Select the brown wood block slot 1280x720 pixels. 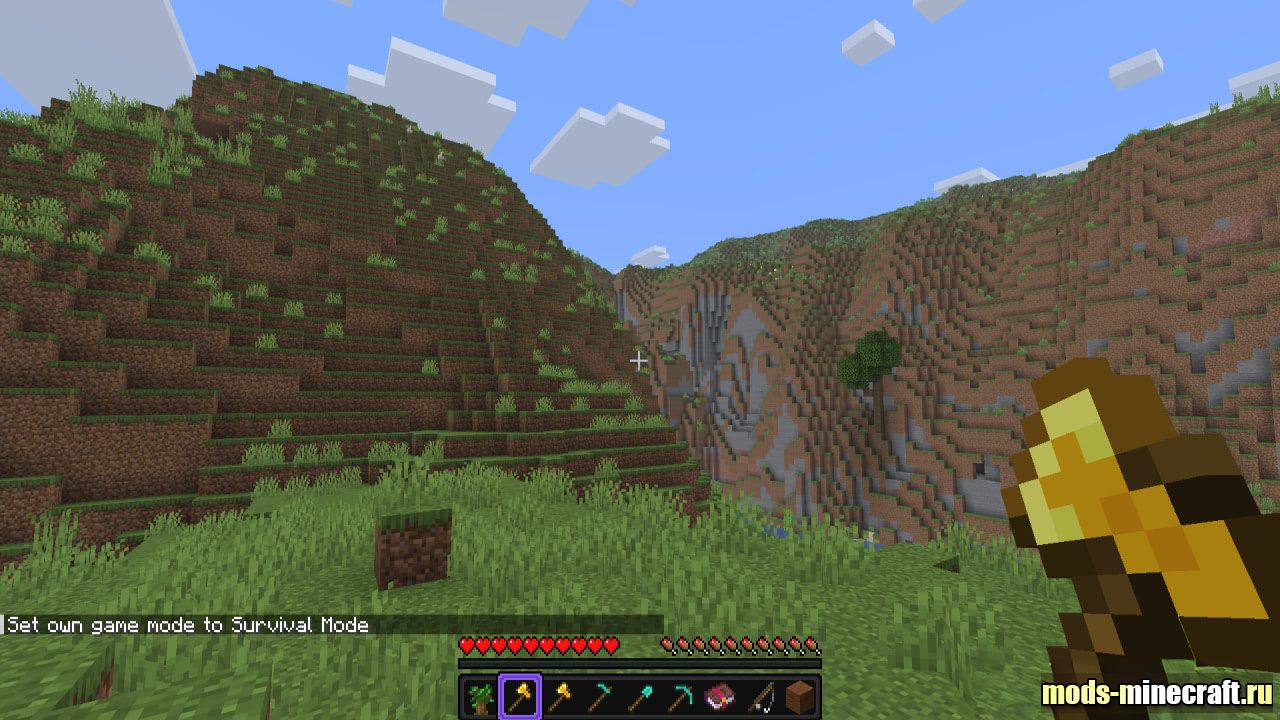(x=800, y=696)
